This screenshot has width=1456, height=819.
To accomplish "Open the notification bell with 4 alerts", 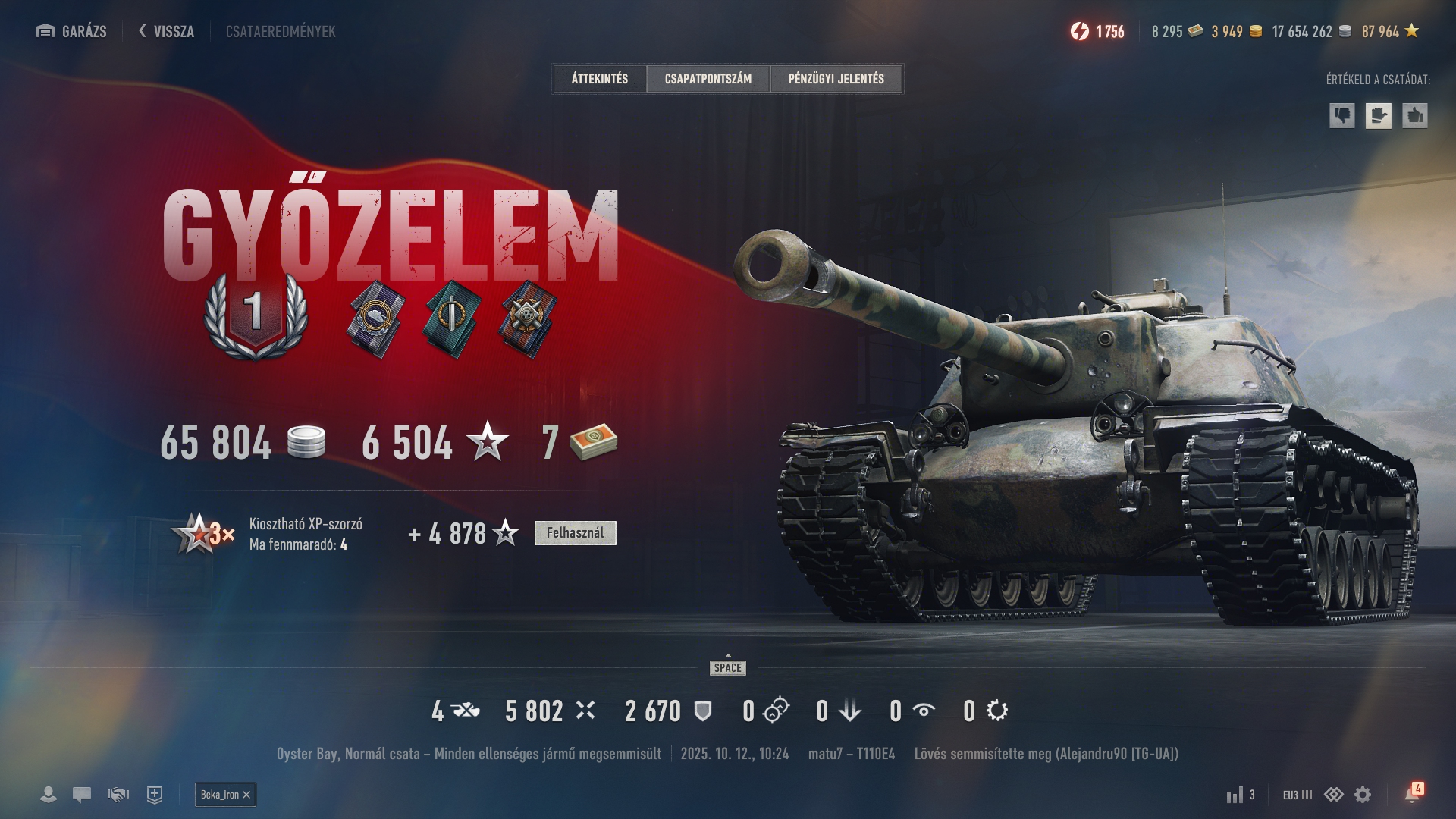I will click(1412, 793).
